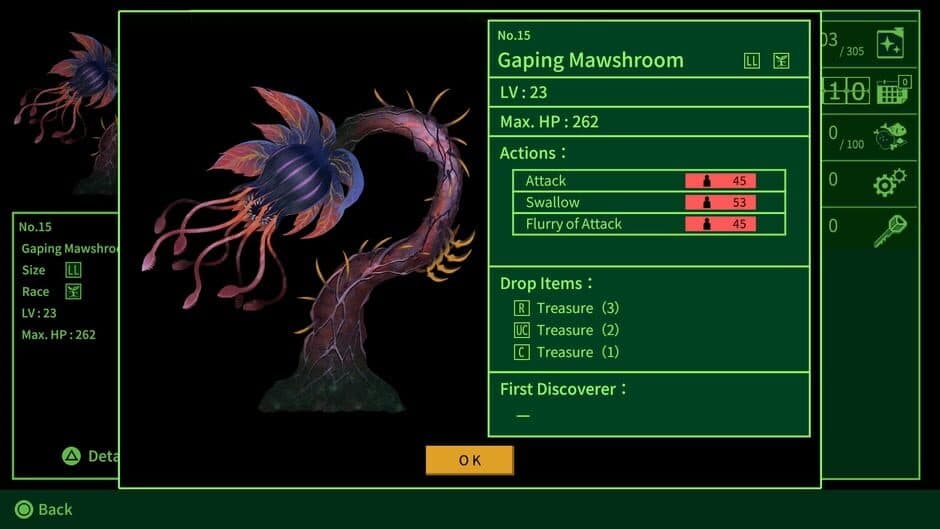
Task: Select the fish creatures icon
Action: tap(889, 137)
